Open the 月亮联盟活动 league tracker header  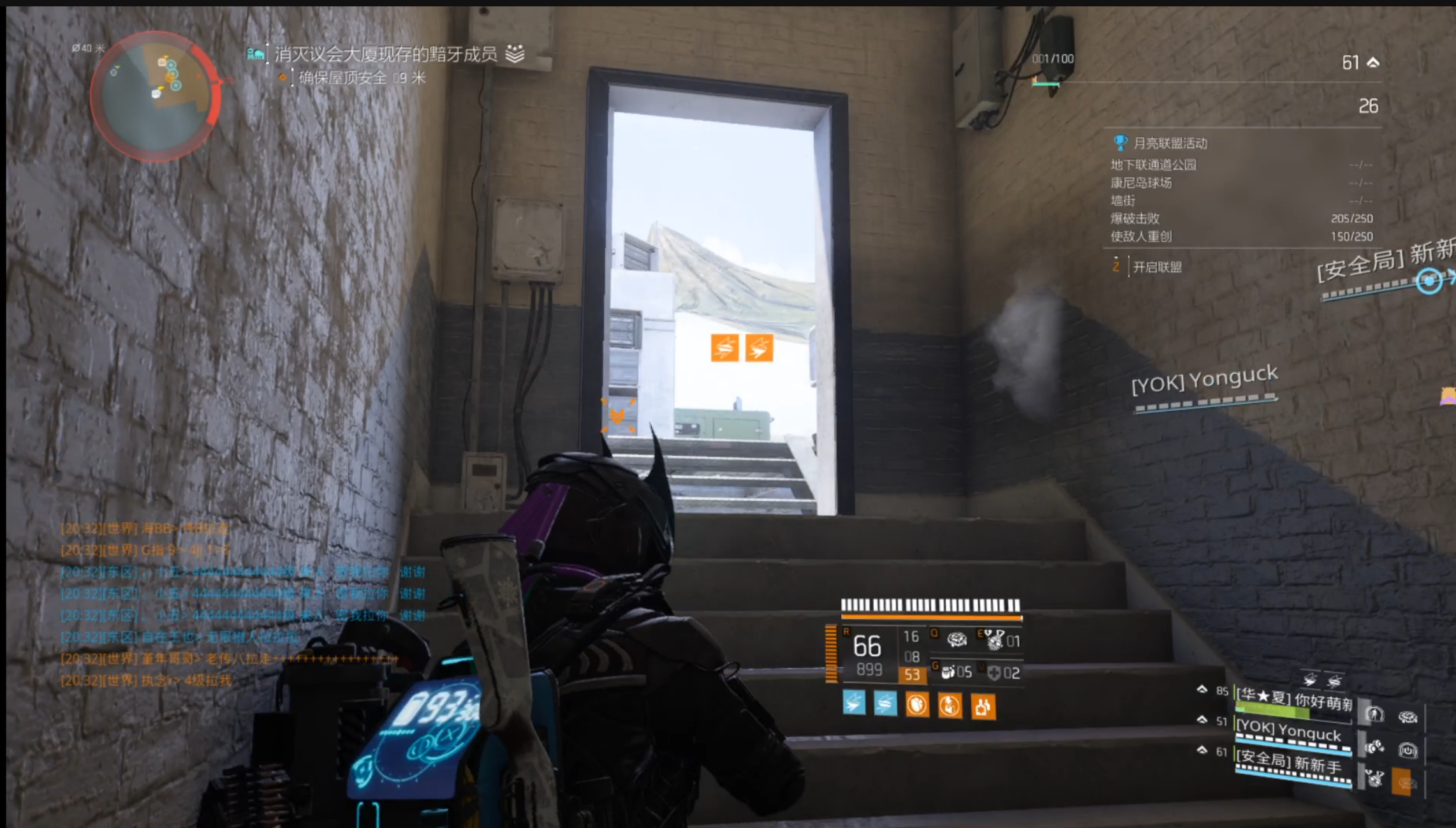click(x=1170, y=143)
